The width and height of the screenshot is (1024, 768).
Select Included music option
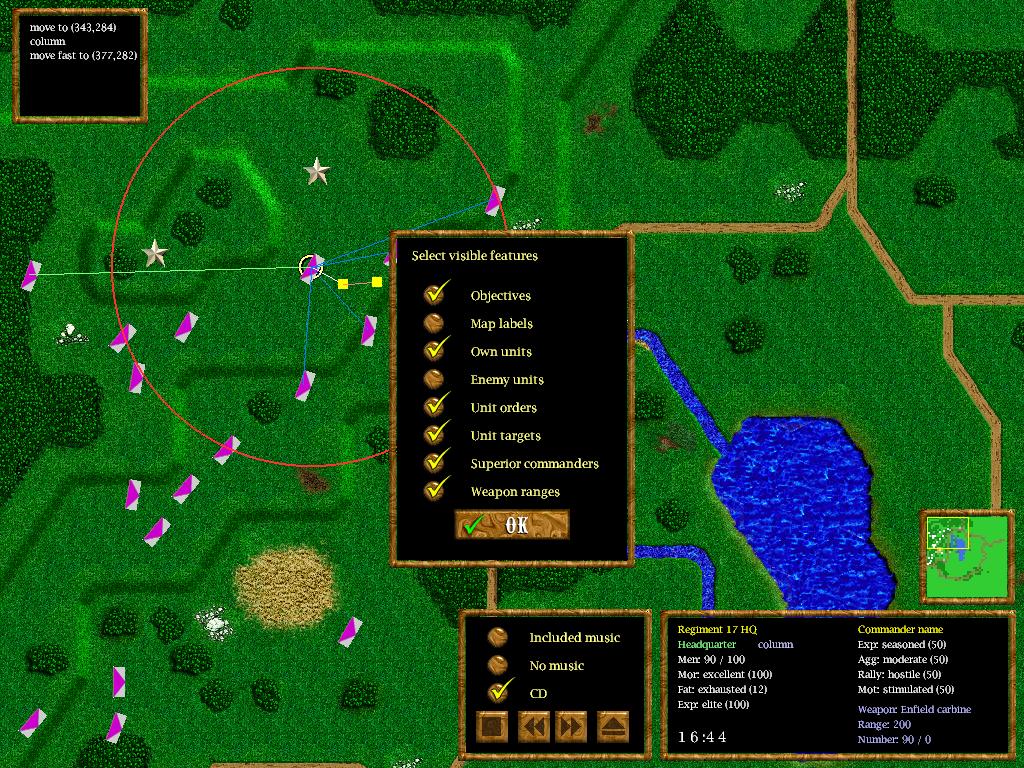[497, 637]
